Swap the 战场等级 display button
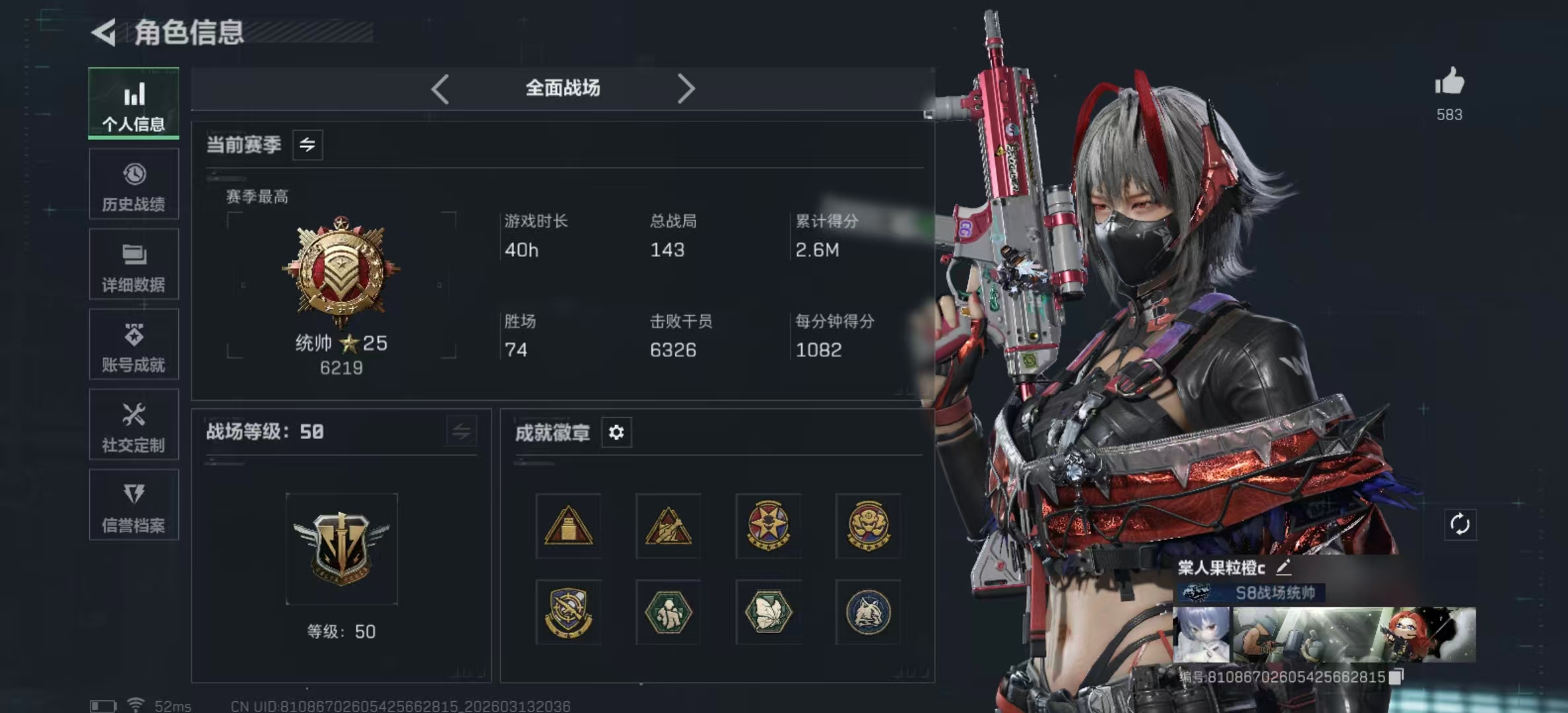The height and width of the screenshot is (713, 1568). 461,432
